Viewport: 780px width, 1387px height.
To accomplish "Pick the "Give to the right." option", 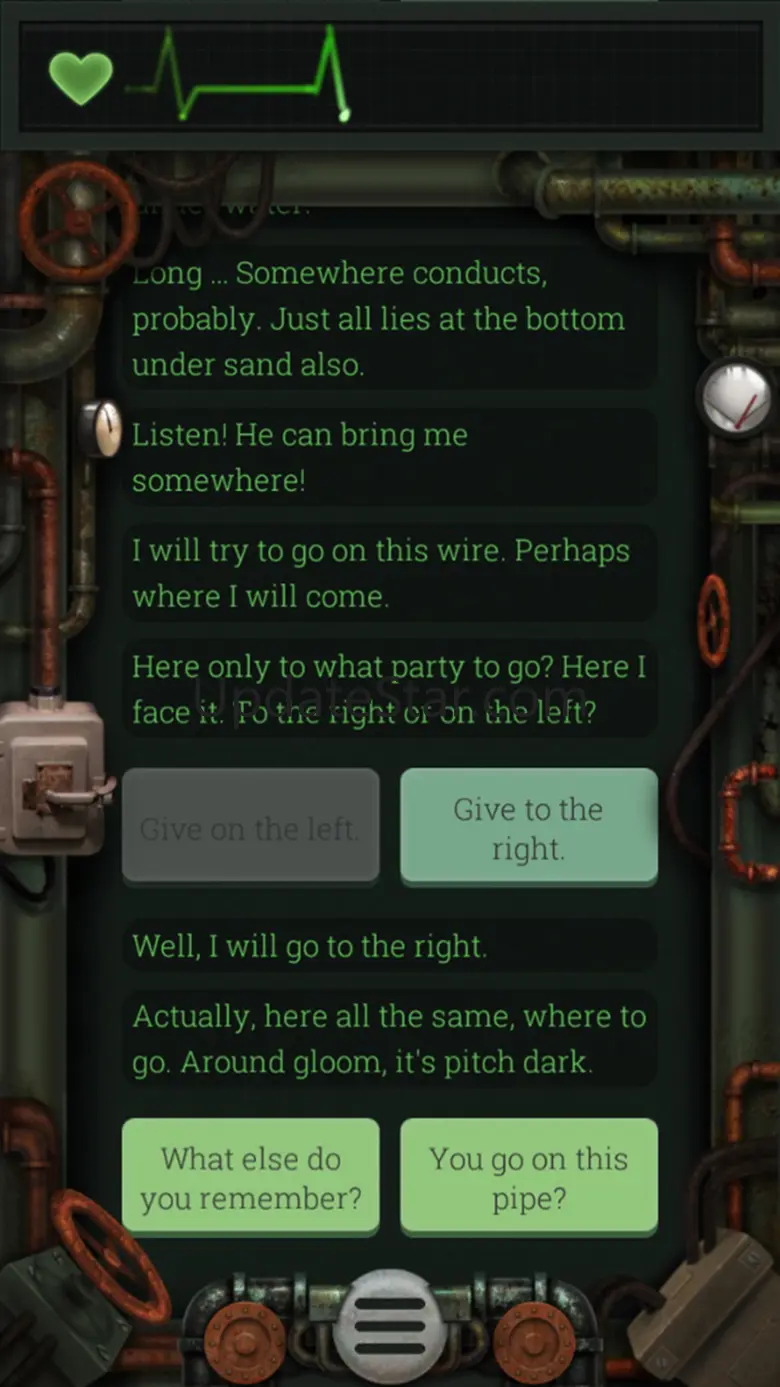I will pos(529,827).
